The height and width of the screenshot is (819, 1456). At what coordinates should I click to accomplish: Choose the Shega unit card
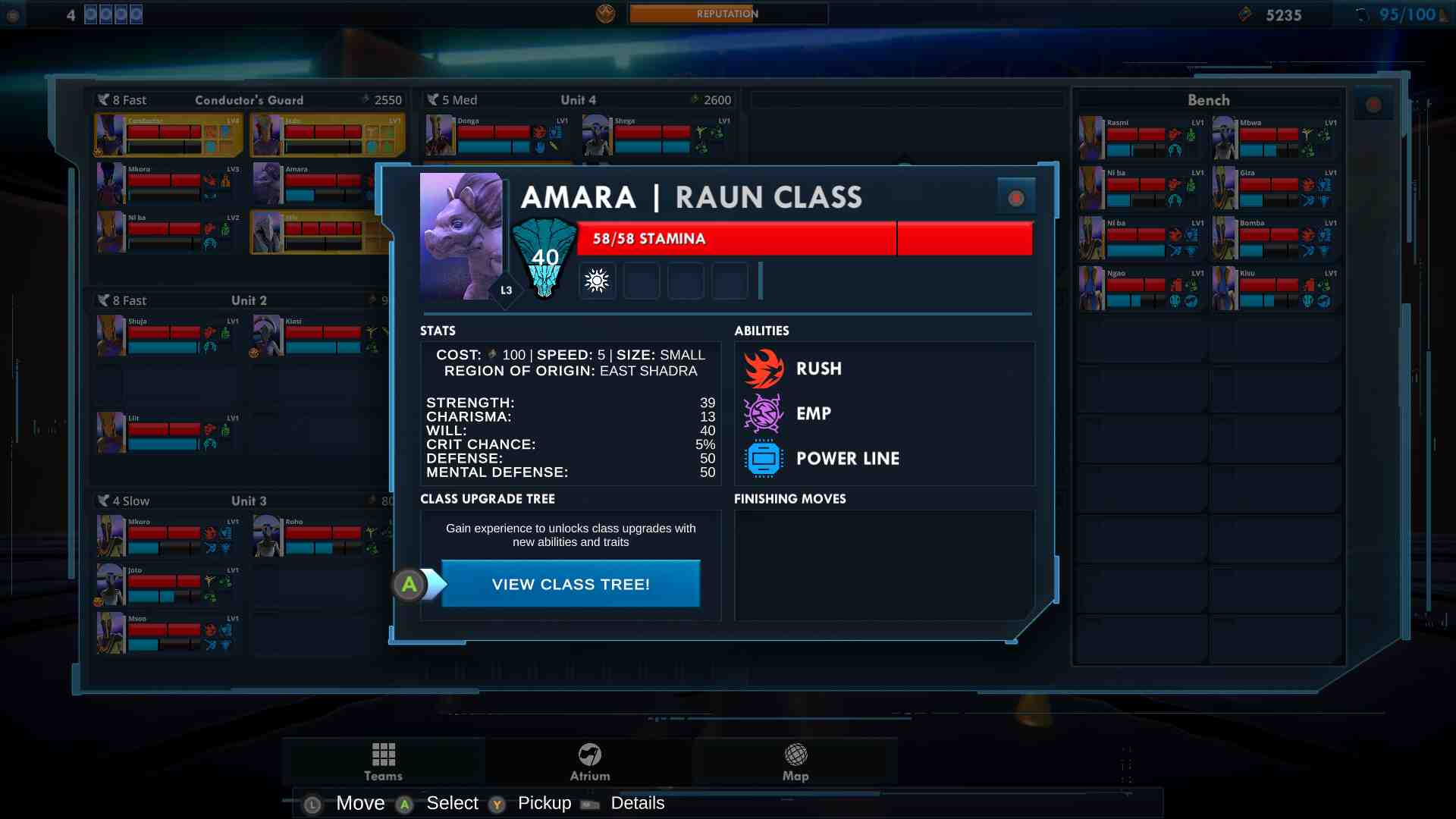[x=656, y=135]
